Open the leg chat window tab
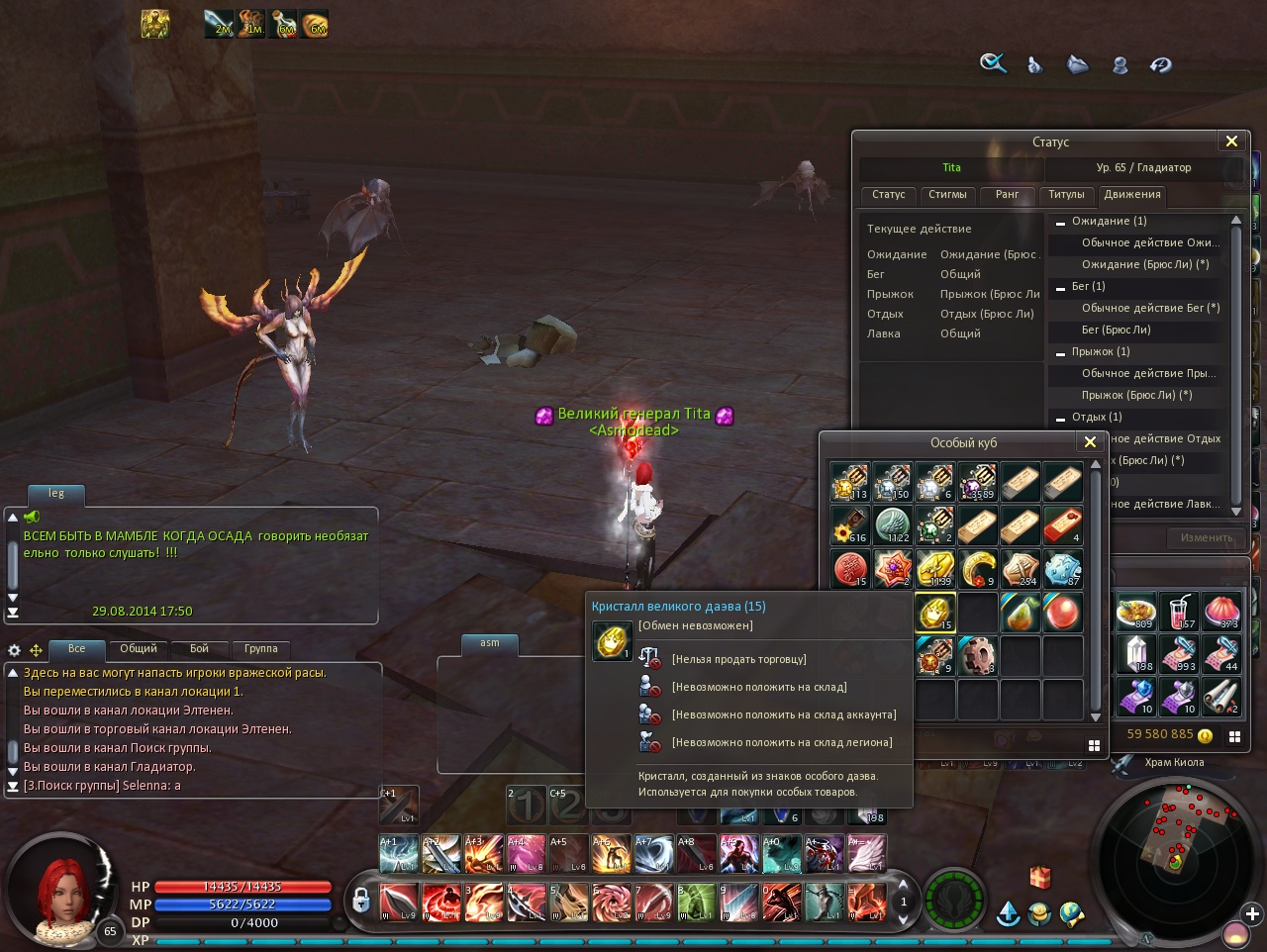The image size is (1267, 952). pyautogui.click(x=56, y=493)
